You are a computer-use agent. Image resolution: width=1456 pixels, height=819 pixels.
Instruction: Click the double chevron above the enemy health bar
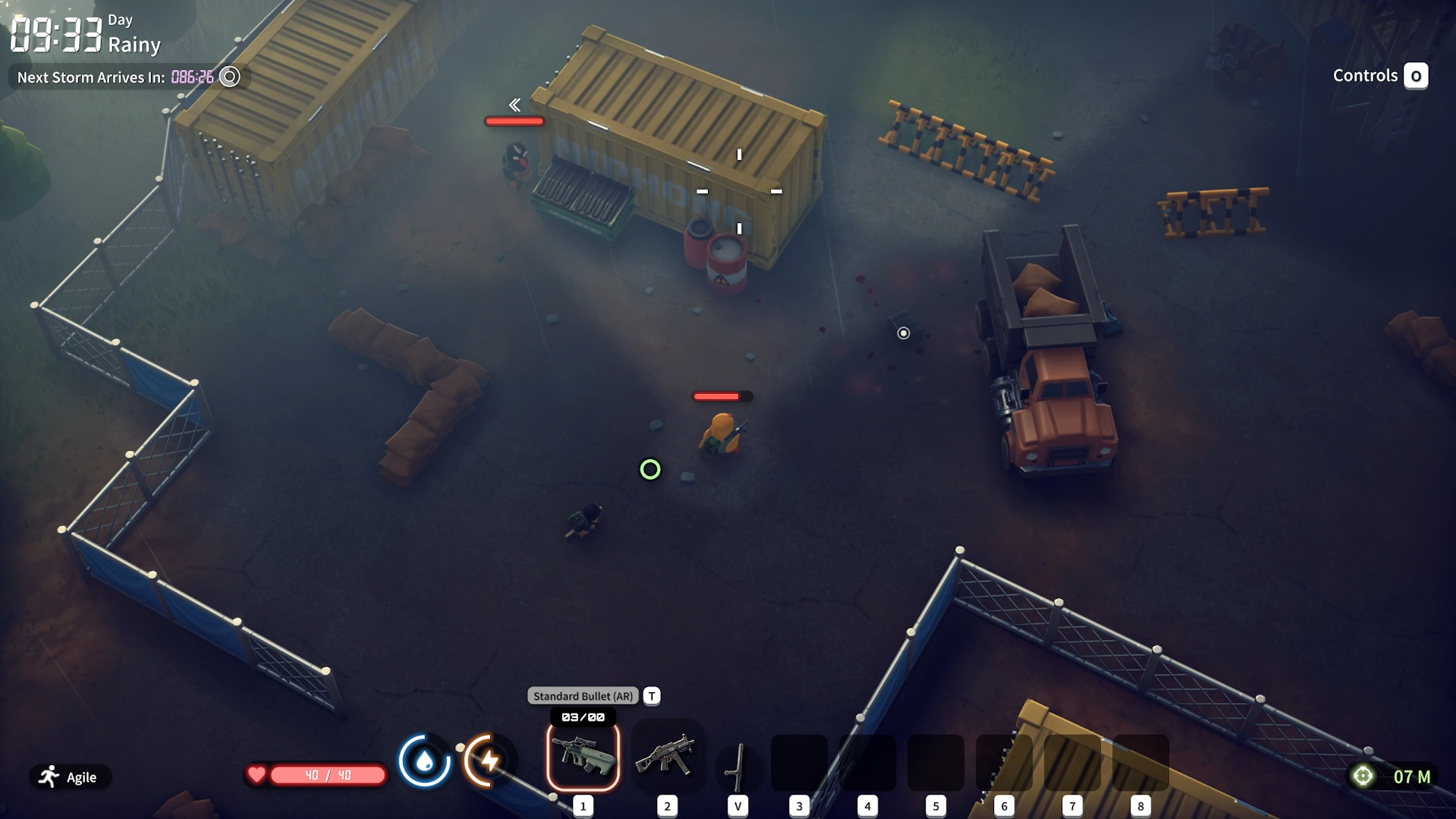coord(514,103)
